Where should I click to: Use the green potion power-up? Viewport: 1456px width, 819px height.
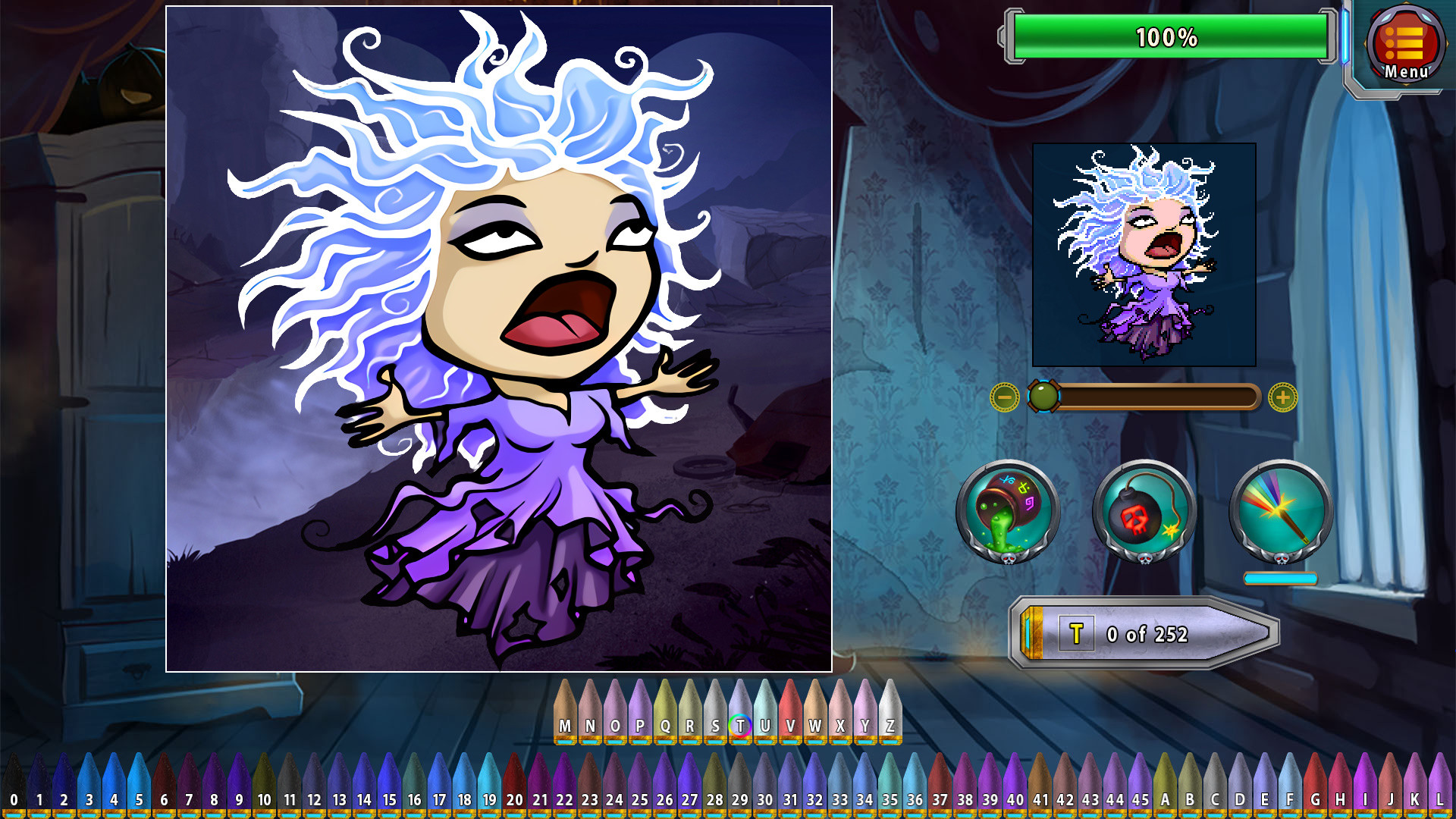point(1009,510)
